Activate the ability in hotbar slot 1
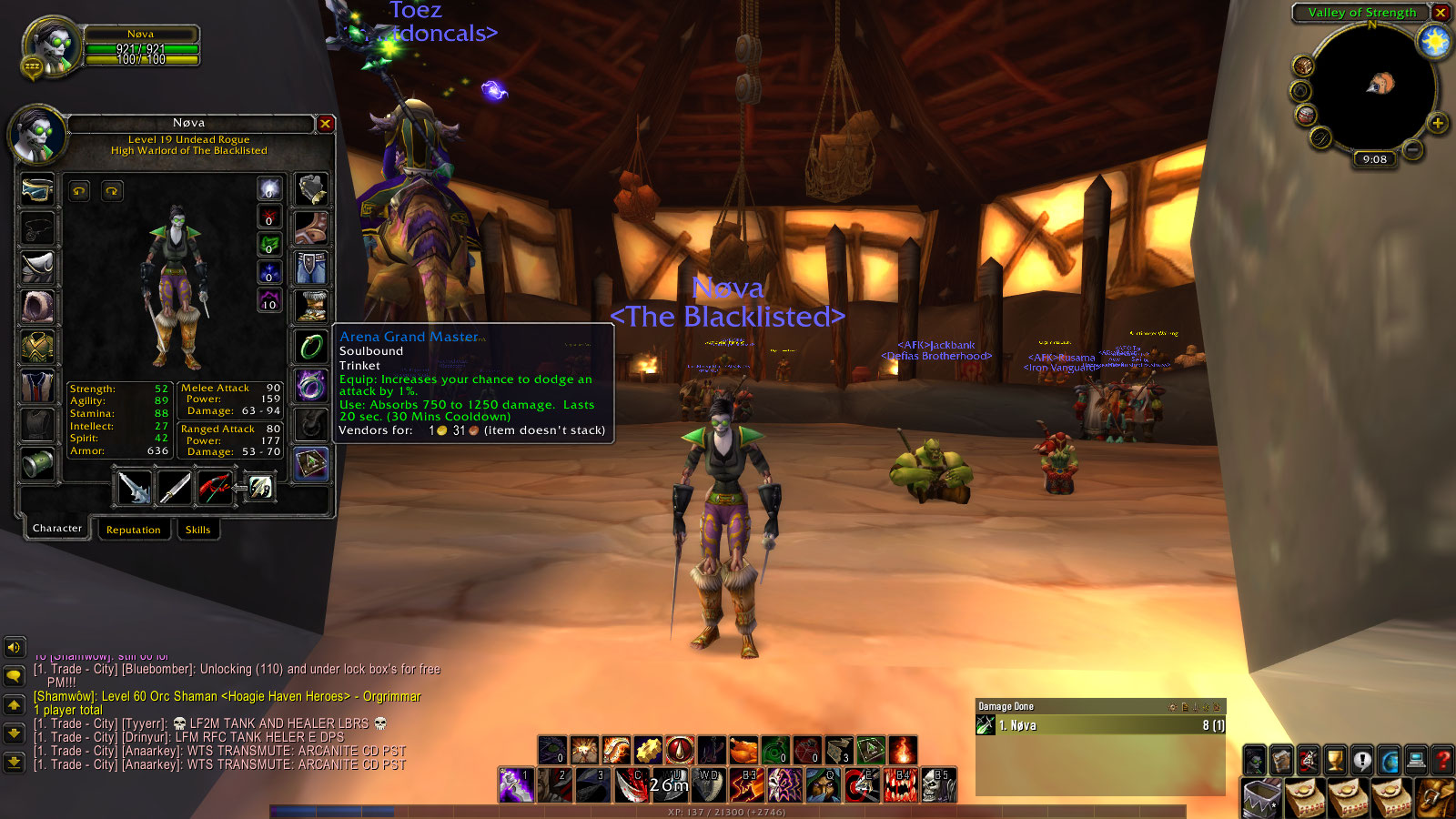 [515, 785]
